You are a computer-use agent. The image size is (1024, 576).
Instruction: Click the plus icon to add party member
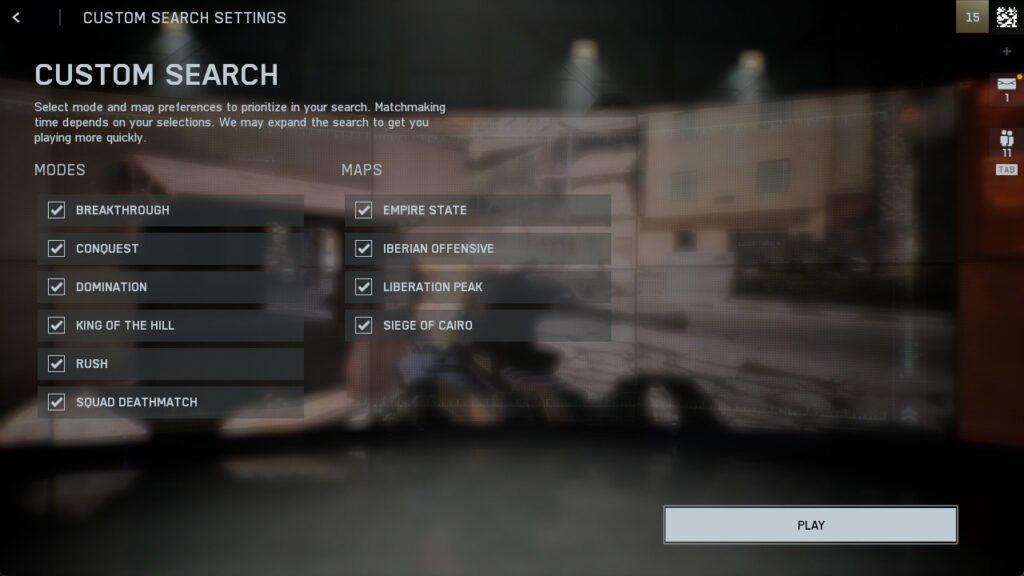click(x=1006, y=51)
